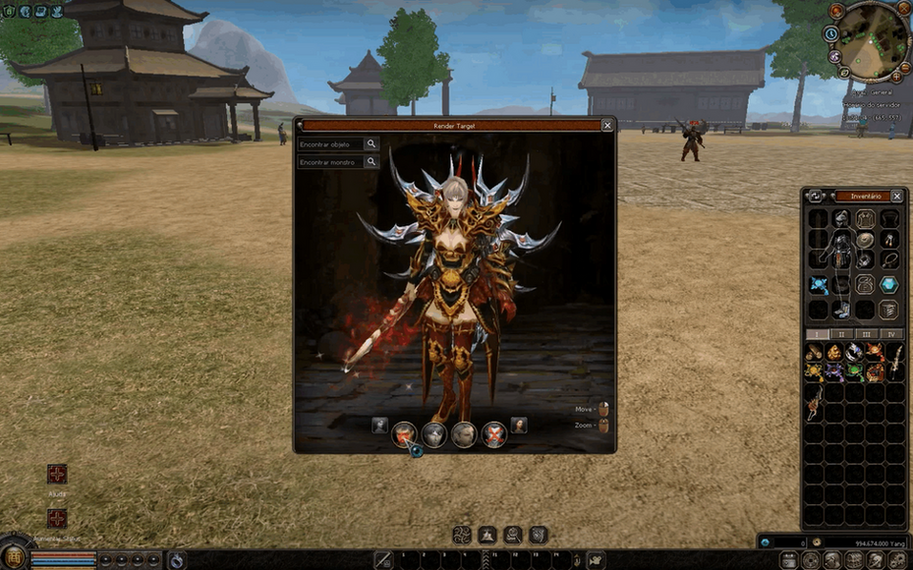Switch to inventory page II
The height and width of the screenshot is (570, 913).
pyautogui.click(x=842, y=334)
